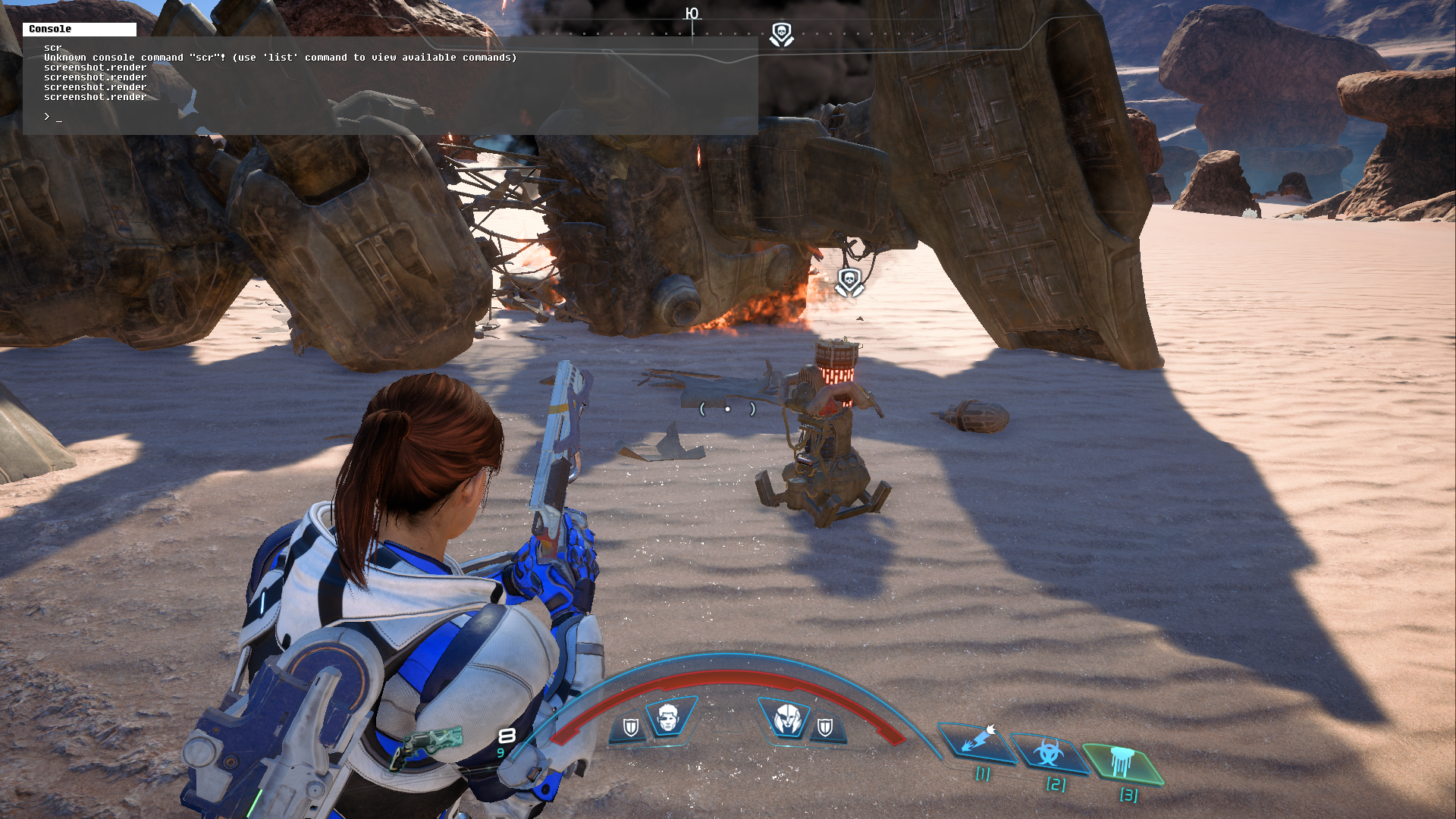The width and height of the screenshot is (1456, 819).
Task: Select the human squadmate portrait
Action: [667, 717]
